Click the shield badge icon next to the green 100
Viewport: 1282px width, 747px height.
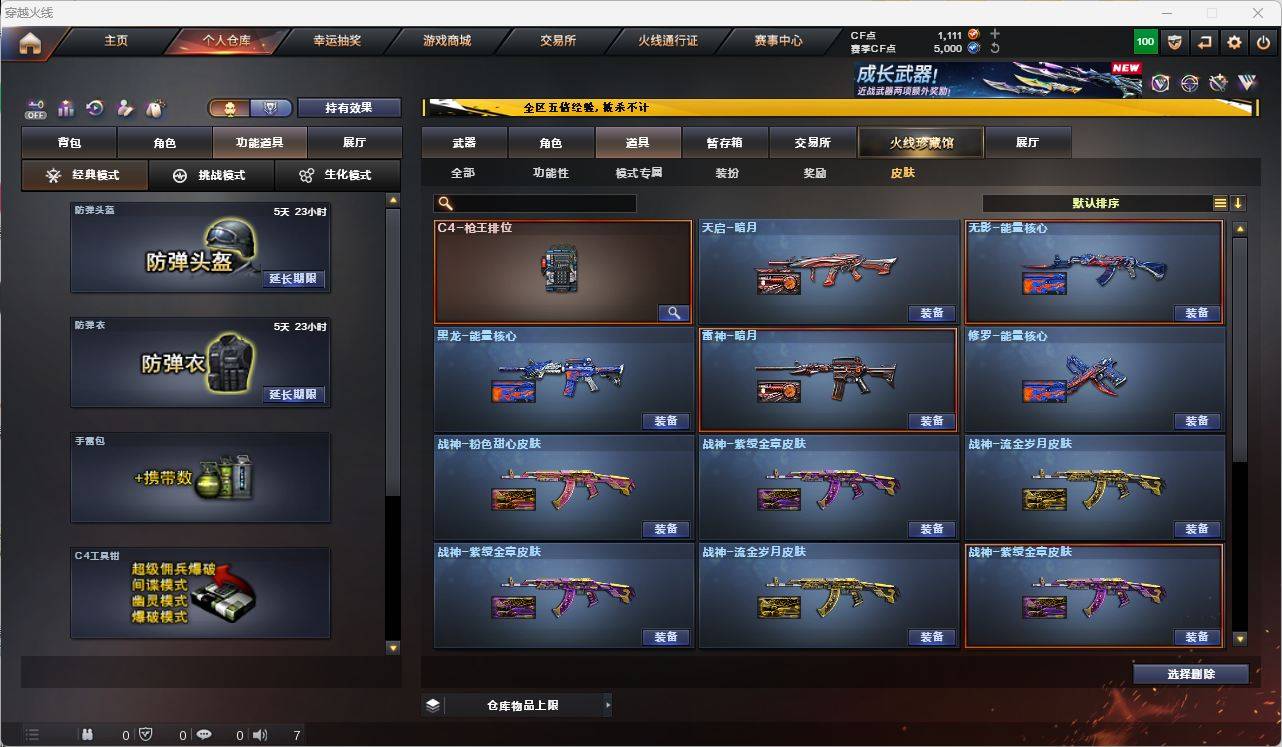(x=1174, y=42)
